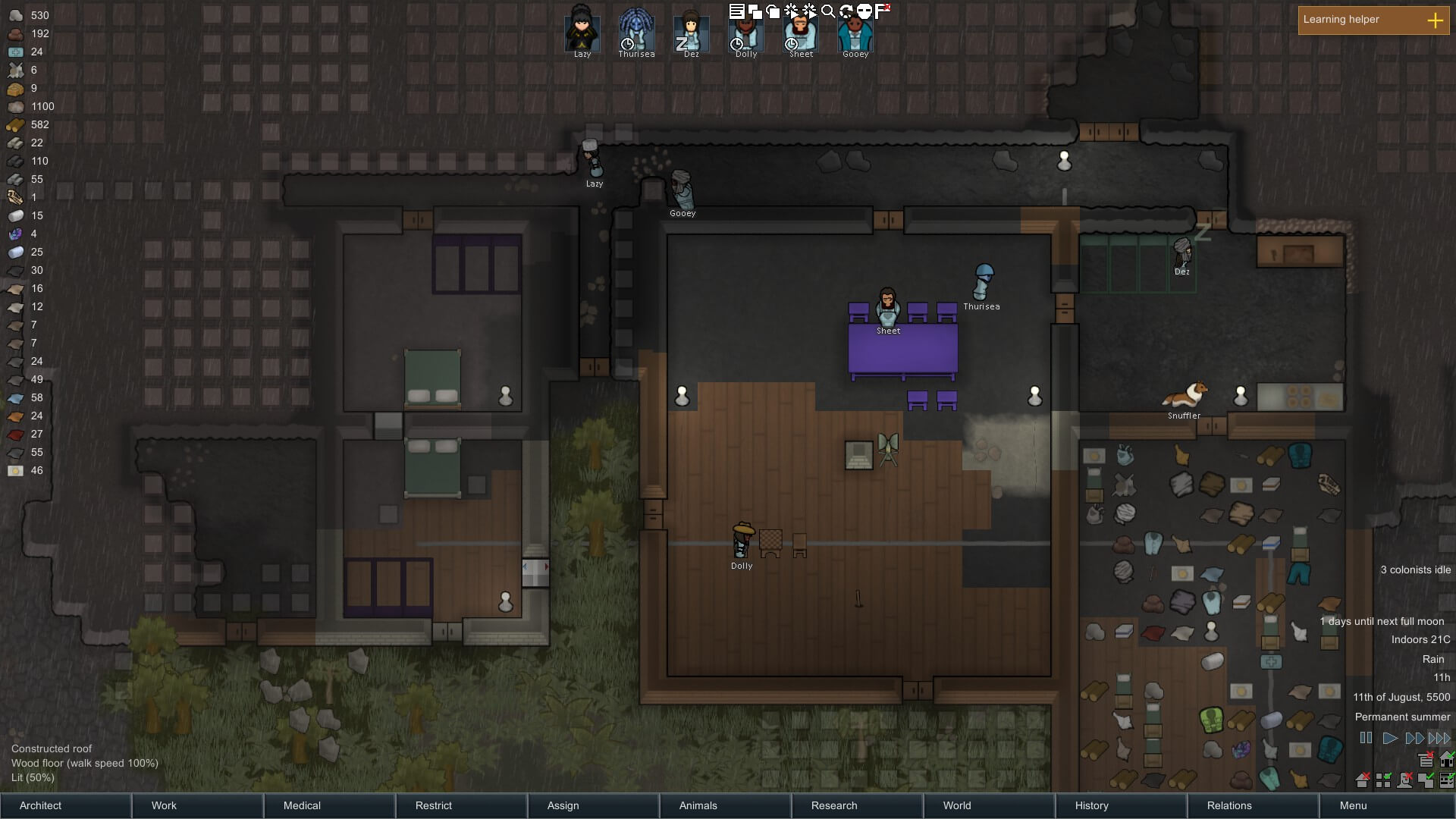Click the magnifying glass search icon
The image size is (1456, 819).
point(828,11)
